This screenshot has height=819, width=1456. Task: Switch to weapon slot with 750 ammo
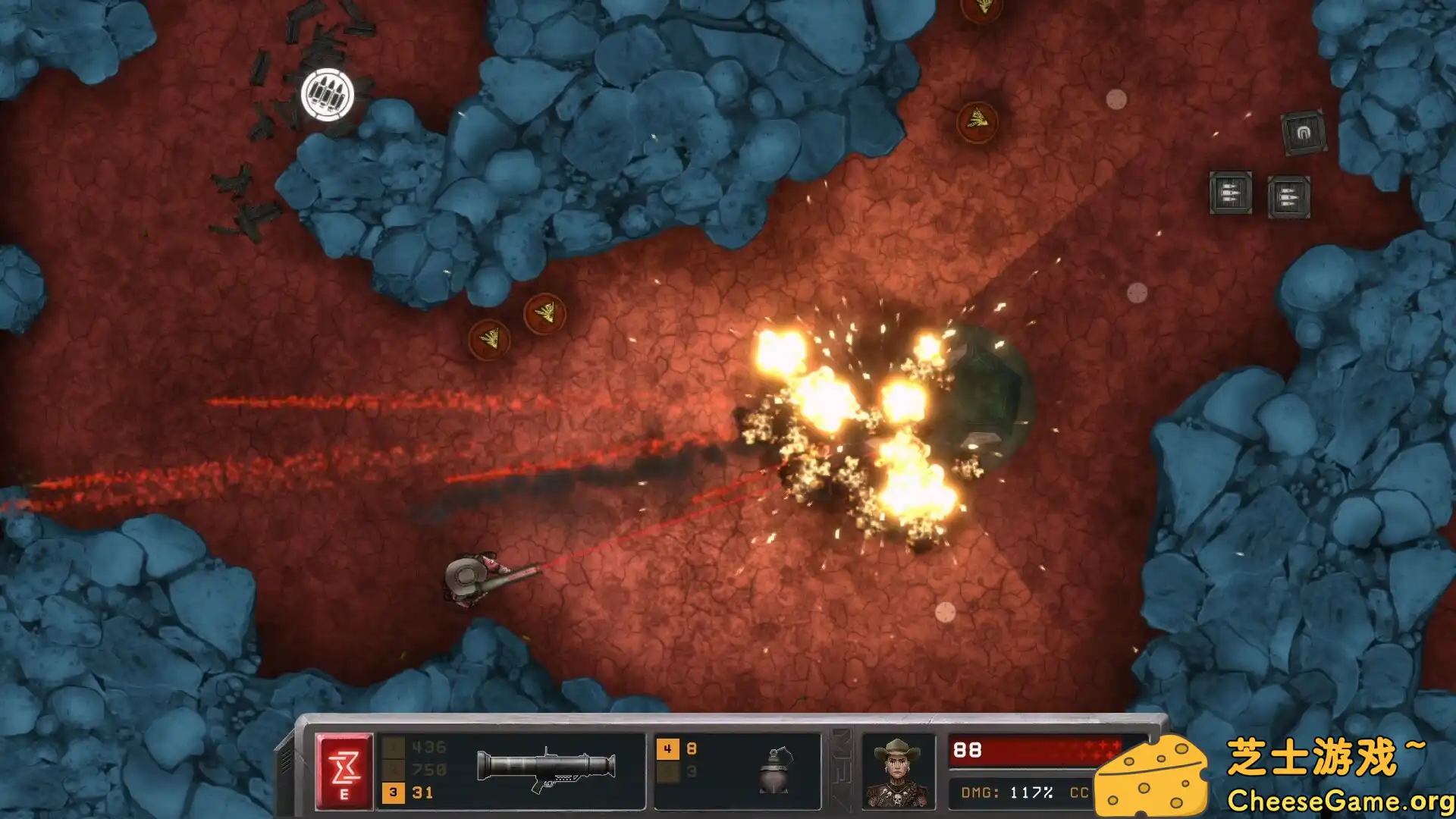pyautogui.click(x=416, y=770)
